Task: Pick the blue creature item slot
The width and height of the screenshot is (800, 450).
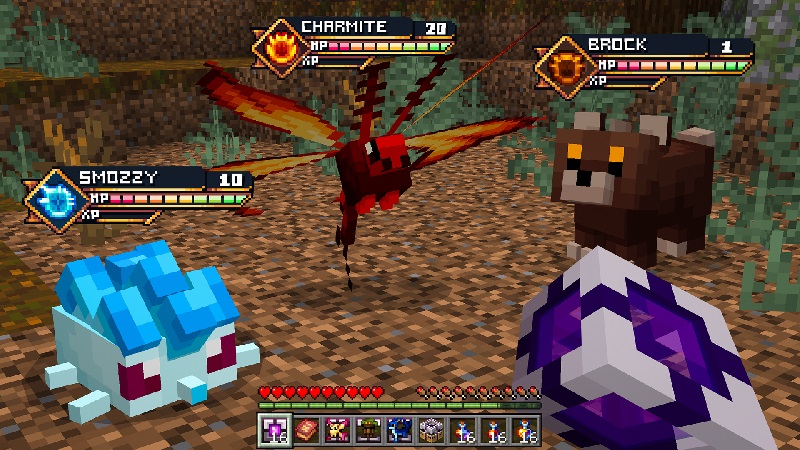Action: 399,429
